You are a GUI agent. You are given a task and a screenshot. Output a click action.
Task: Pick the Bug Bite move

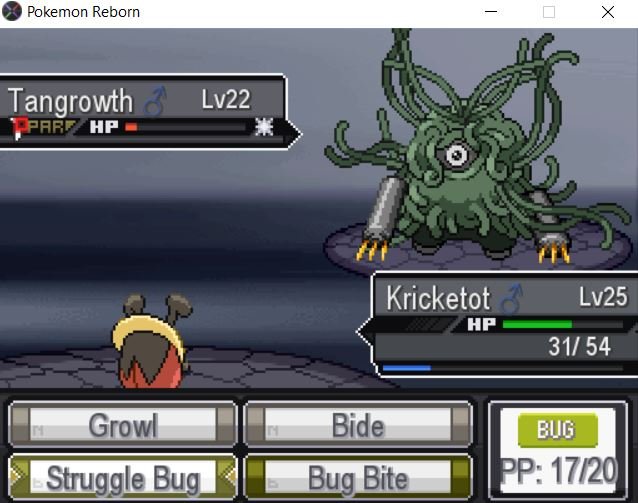pos(358,478)
